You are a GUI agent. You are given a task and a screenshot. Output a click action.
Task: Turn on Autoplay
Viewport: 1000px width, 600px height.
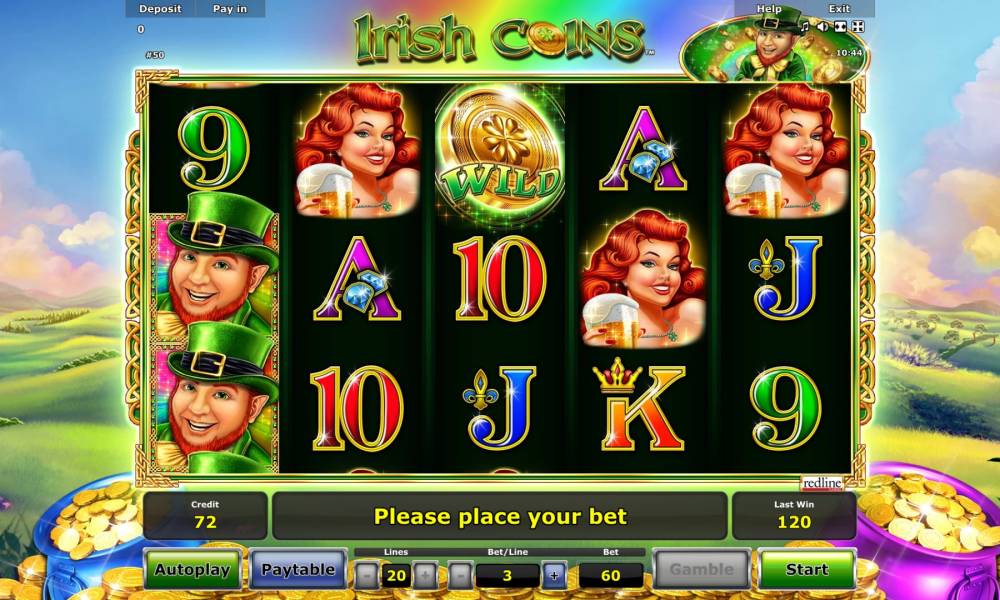[192, 570]
